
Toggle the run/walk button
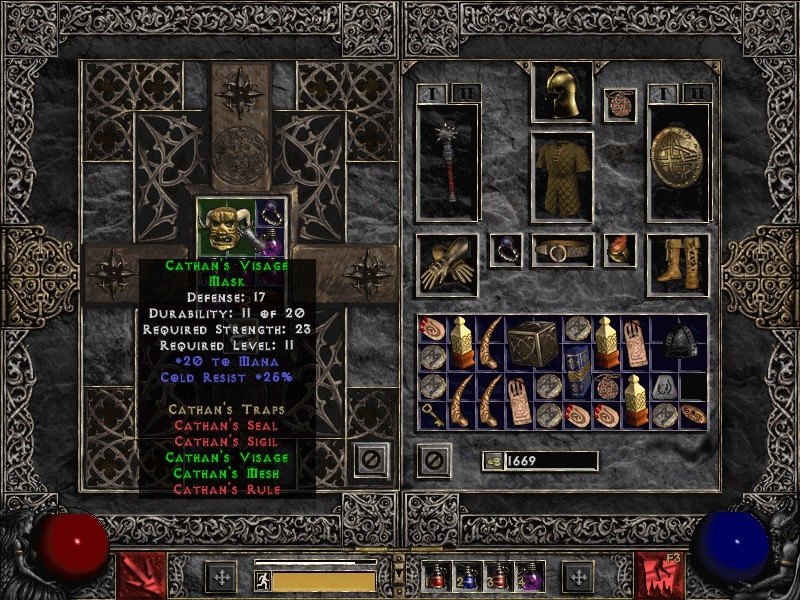click(x=263, y=580)
